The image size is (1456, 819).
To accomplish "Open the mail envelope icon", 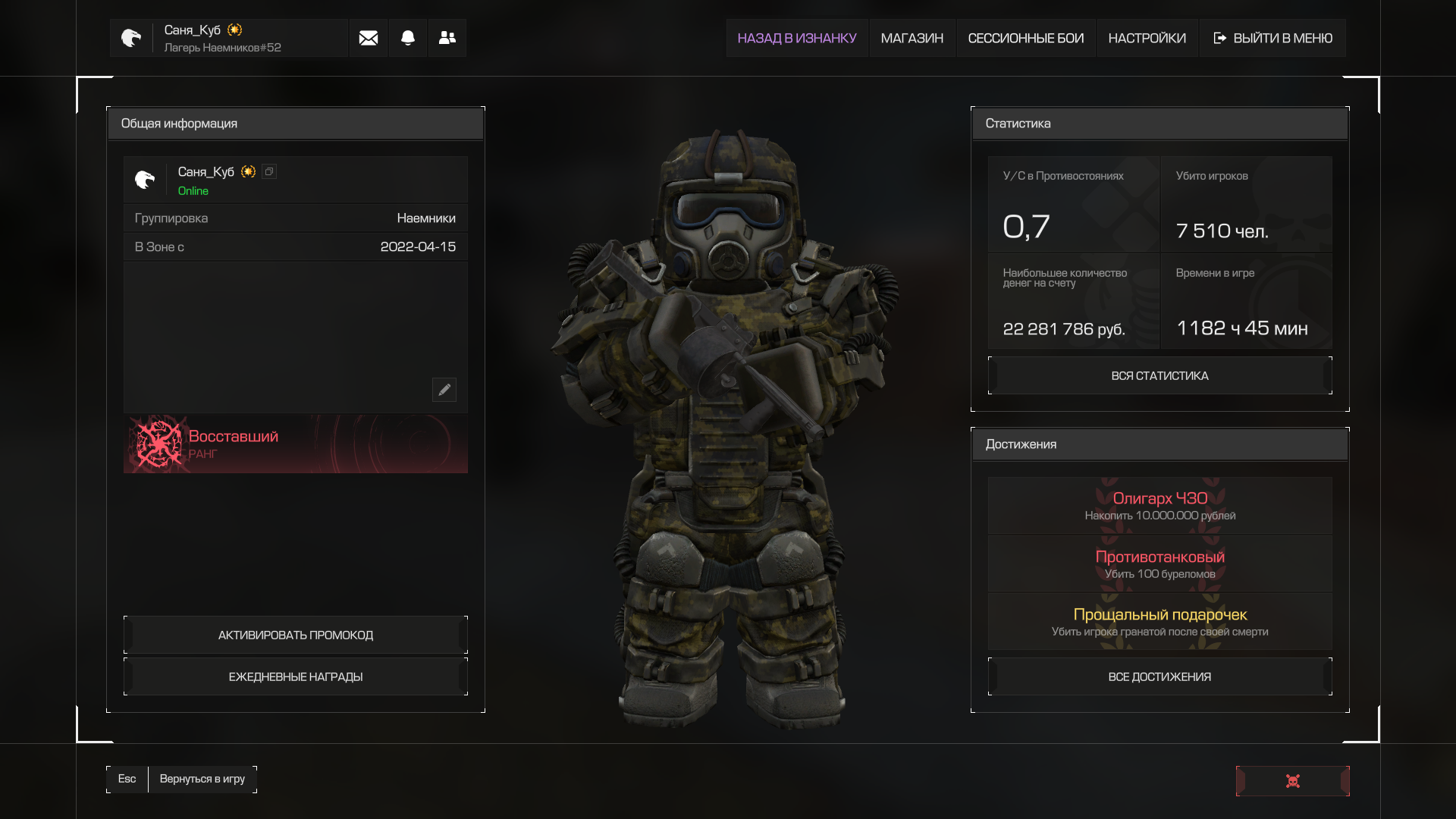I will point(369,38).
